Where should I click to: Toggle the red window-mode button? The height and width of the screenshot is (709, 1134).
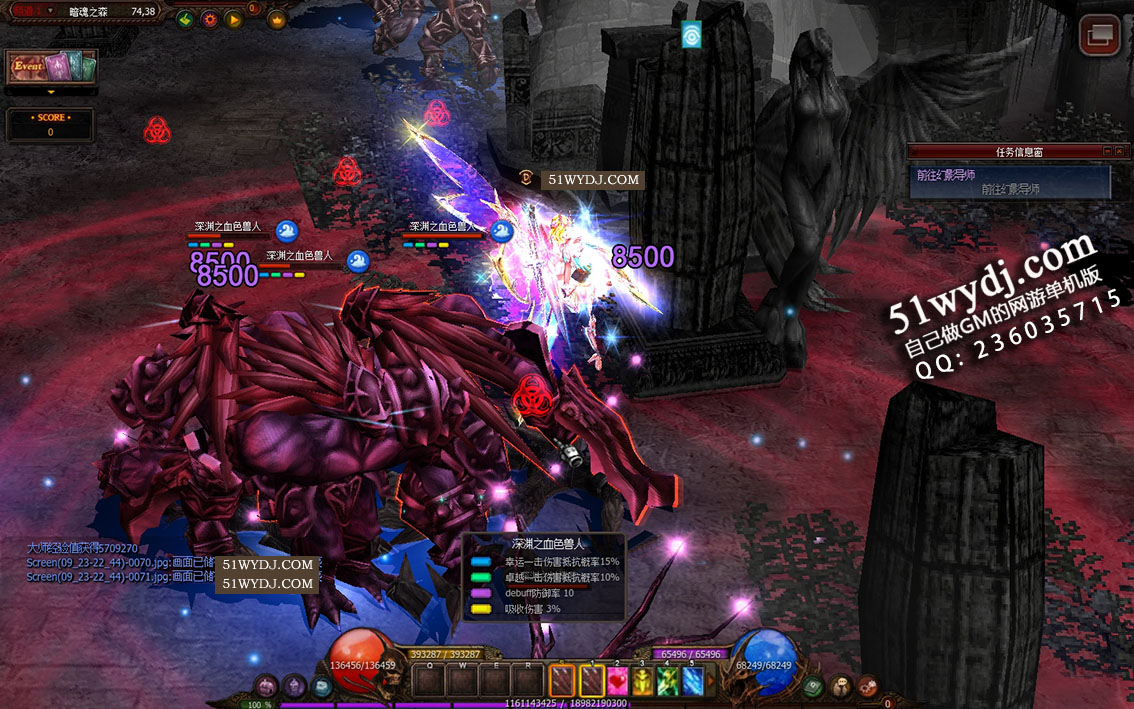point(1099,35)
